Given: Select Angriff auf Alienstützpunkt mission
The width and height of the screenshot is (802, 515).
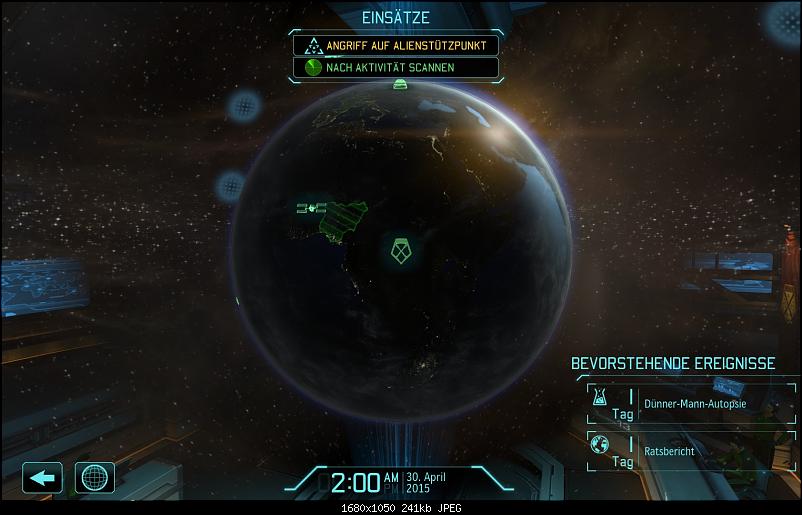Looking at the screenshot, I should [x=395, y=45].
